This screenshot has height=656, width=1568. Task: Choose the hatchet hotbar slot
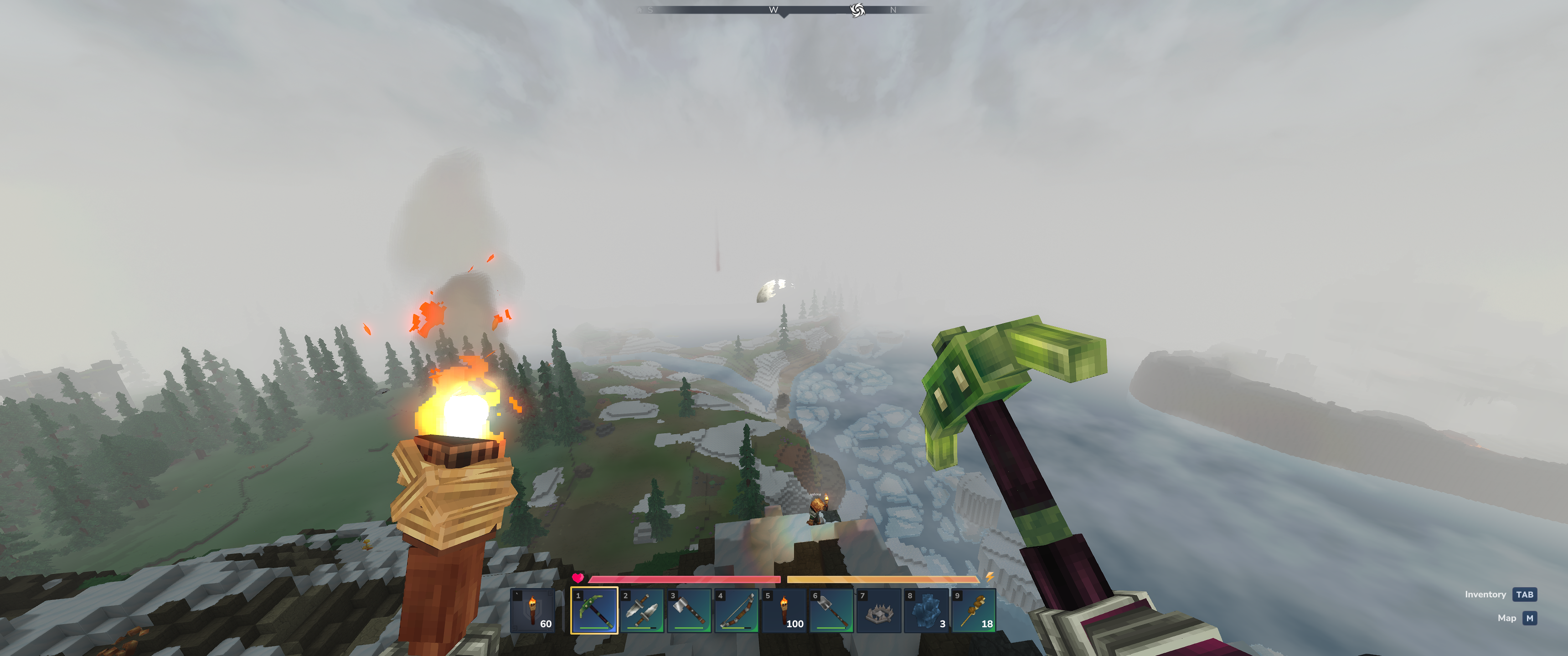coord(689,610)
